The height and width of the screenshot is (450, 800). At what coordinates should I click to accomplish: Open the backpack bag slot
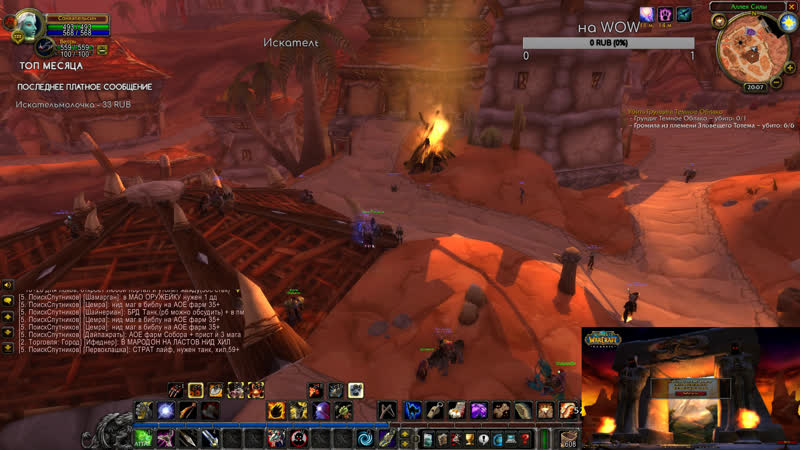[569, 437]
